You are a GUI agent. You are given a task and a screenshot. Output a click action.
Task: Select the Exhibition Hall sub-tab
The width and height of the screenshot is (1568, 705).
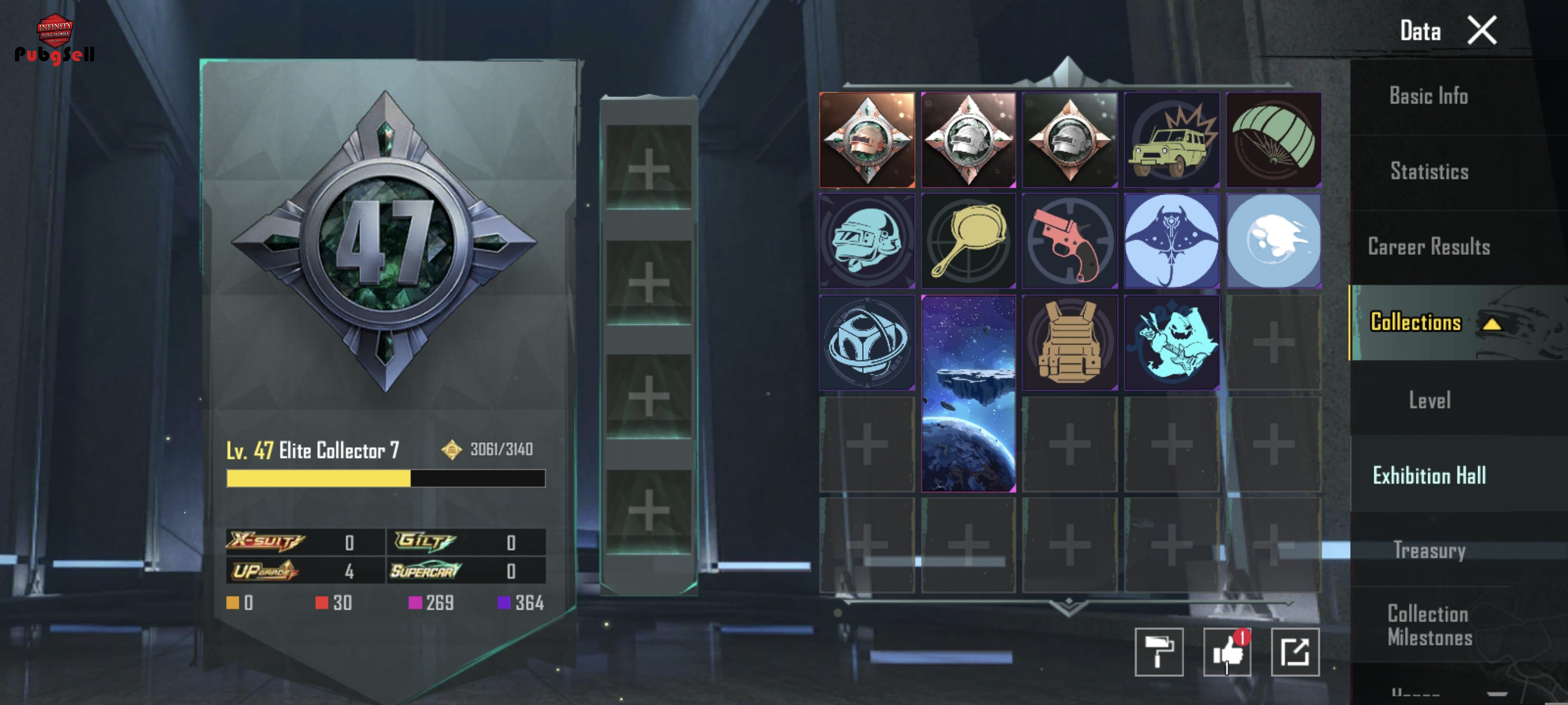(1429, 476)
